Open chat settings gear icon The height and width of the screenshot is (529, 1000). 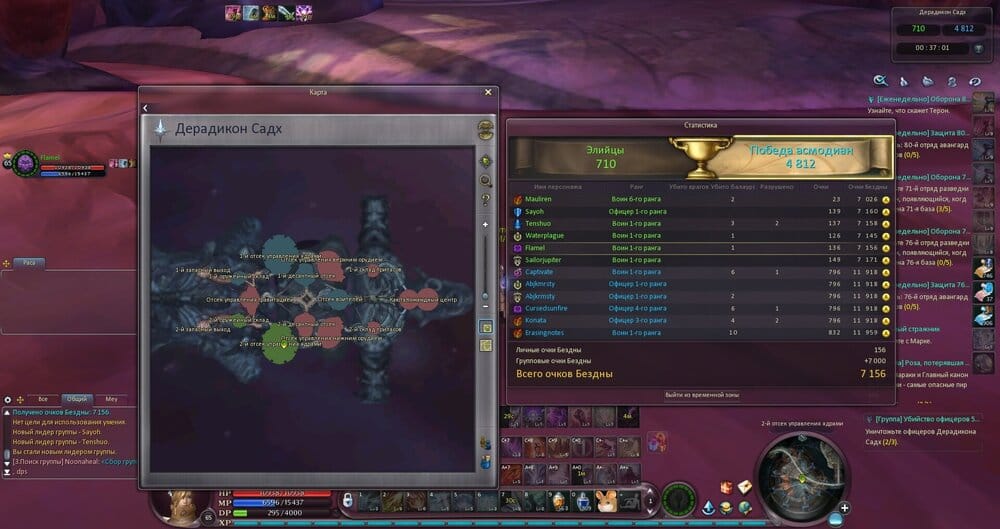pos(8,399)
